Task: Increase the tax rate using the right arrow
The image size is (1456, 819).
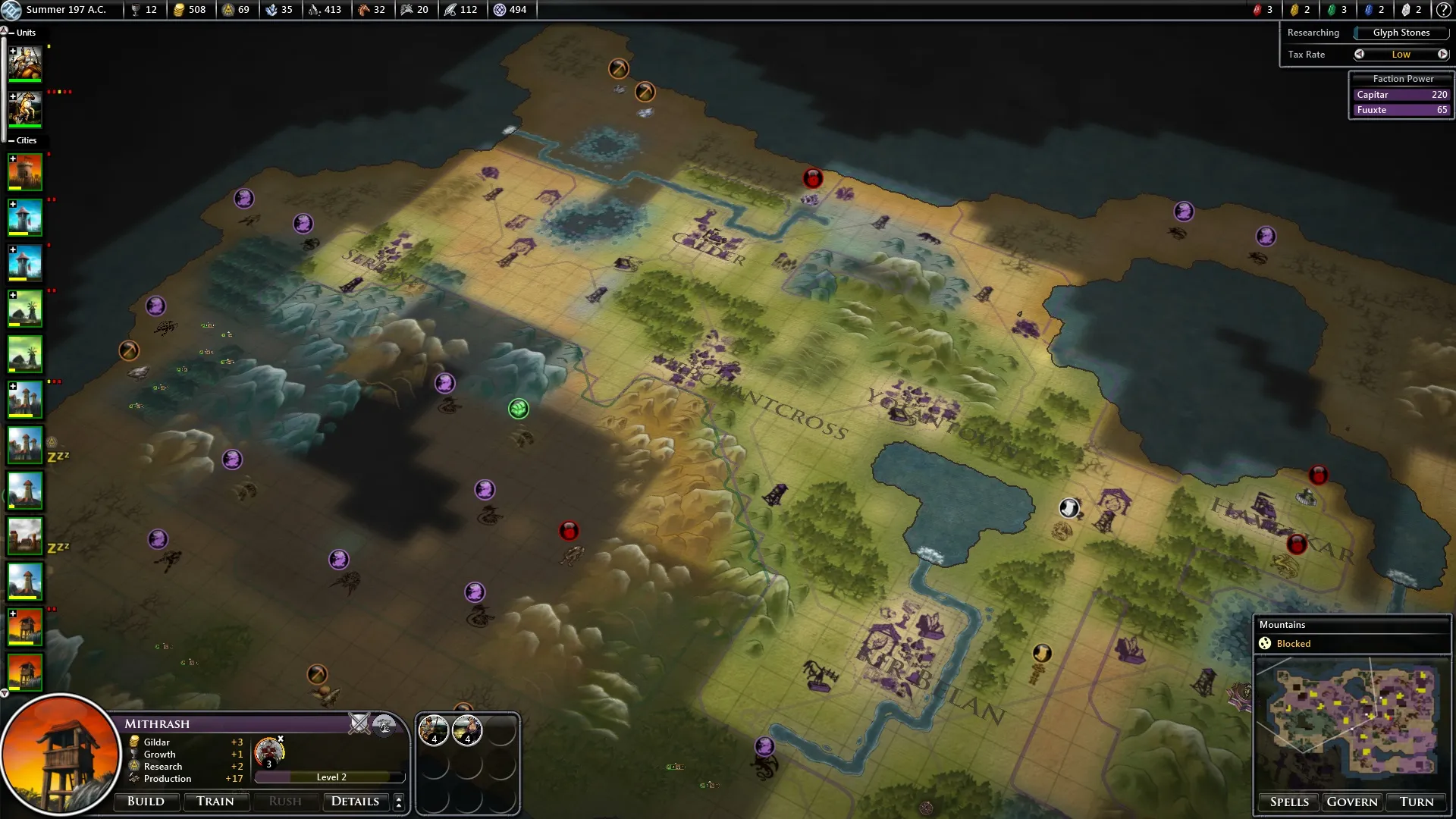Action: [x=1443, y=54]
